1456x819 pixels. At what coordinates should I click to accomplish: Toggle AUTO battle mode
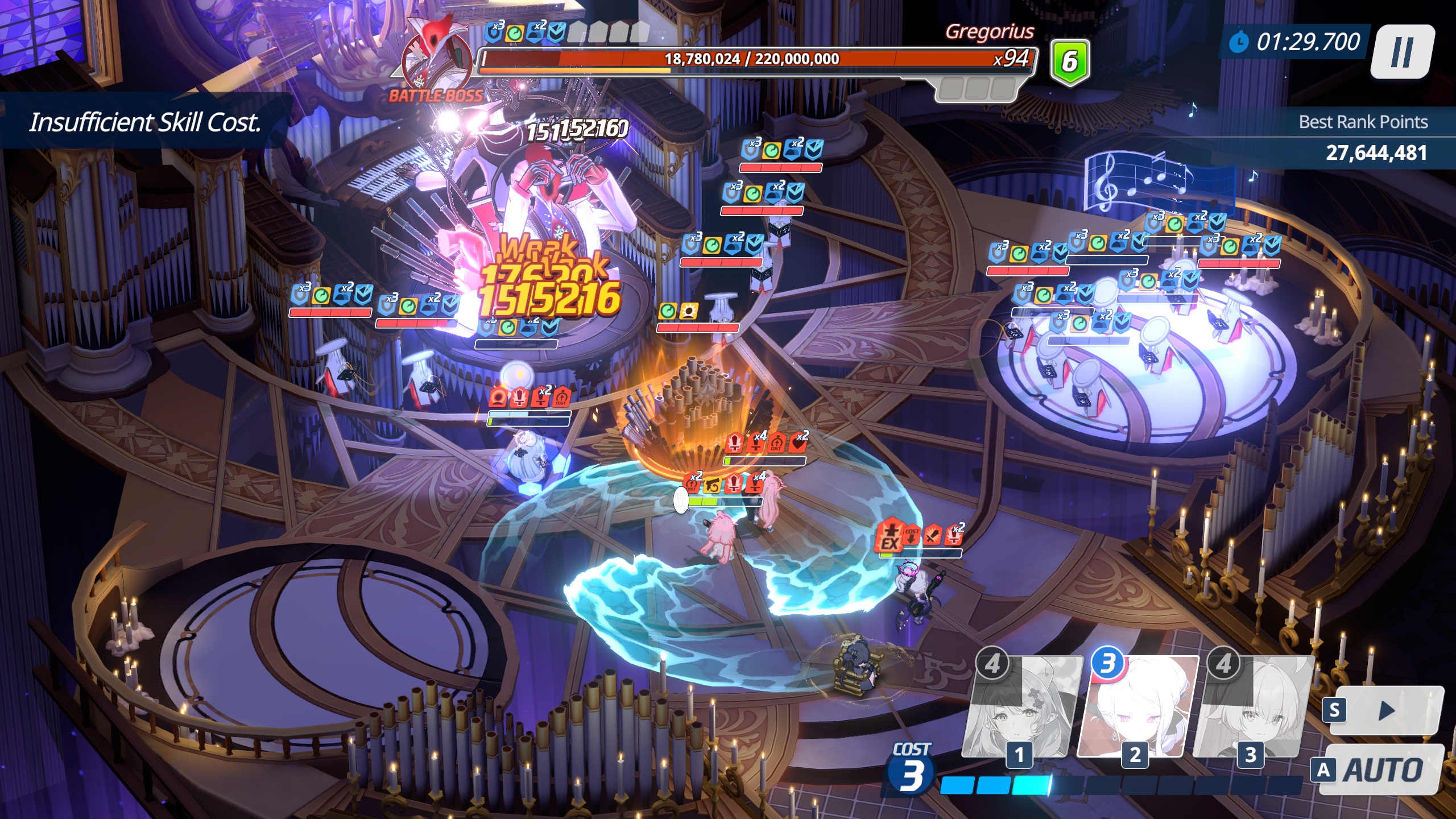tap(1381, 770)
